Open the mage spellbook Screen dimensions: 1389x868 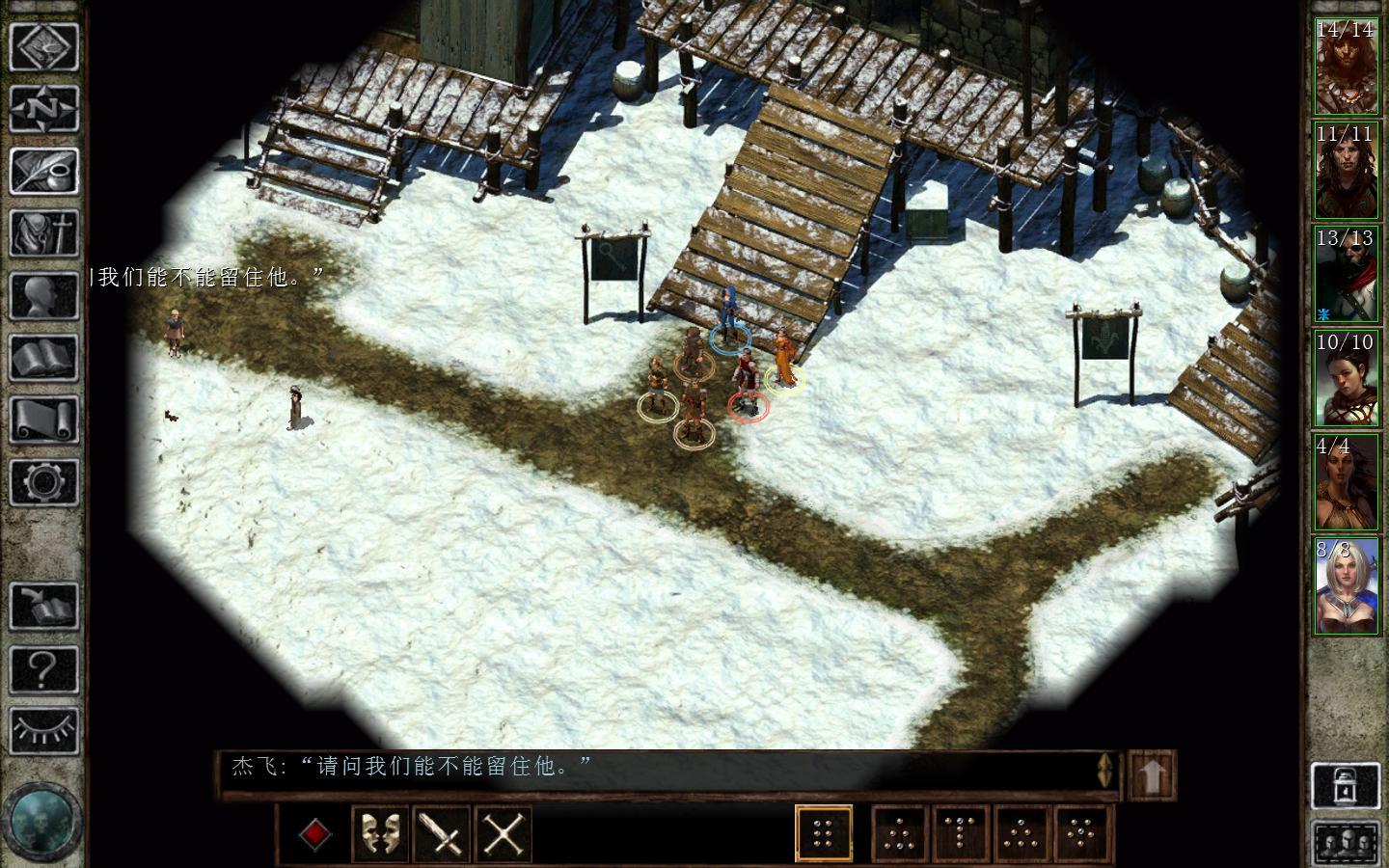[43, 359]
